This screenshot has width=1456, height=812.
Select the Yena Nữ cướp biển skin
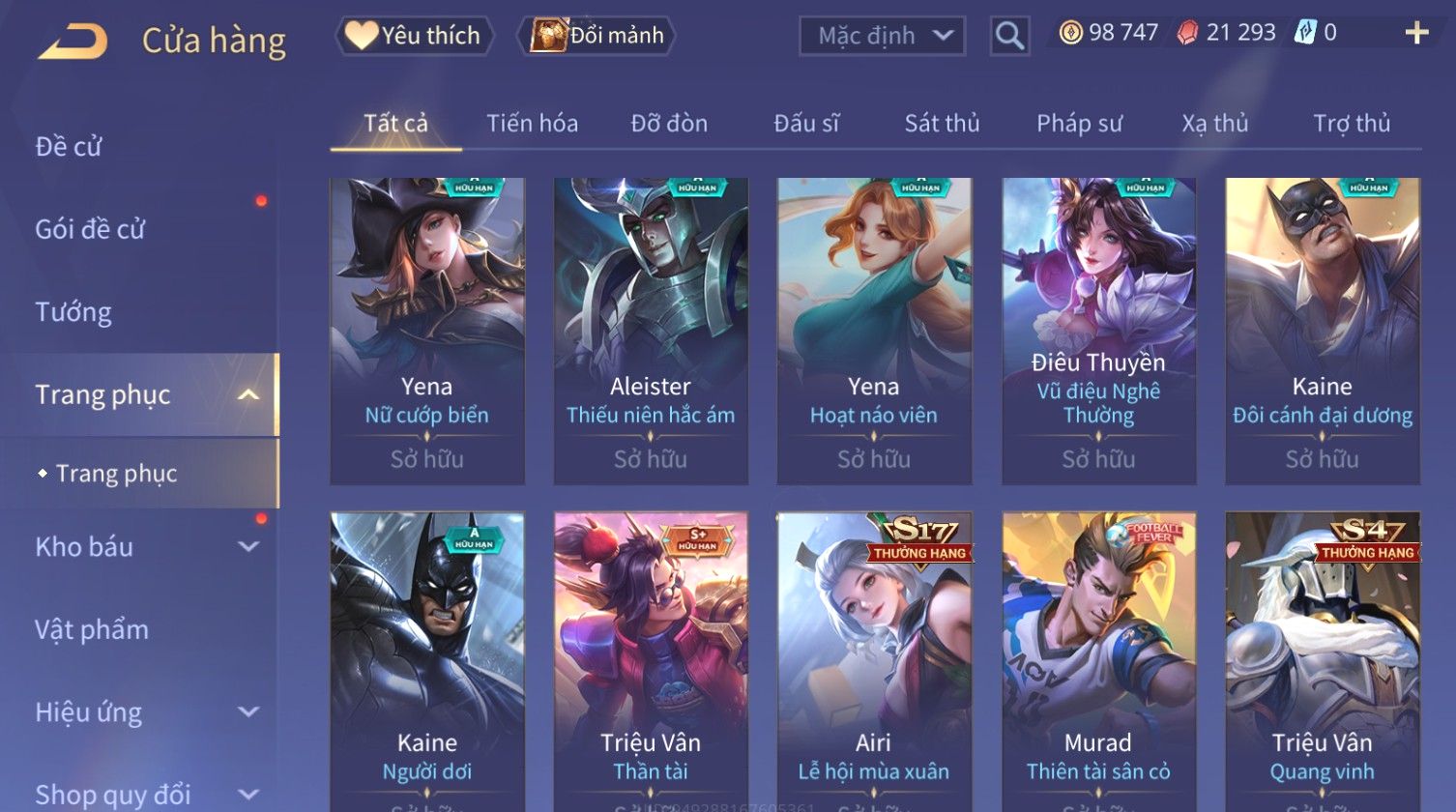pos(426,329)
